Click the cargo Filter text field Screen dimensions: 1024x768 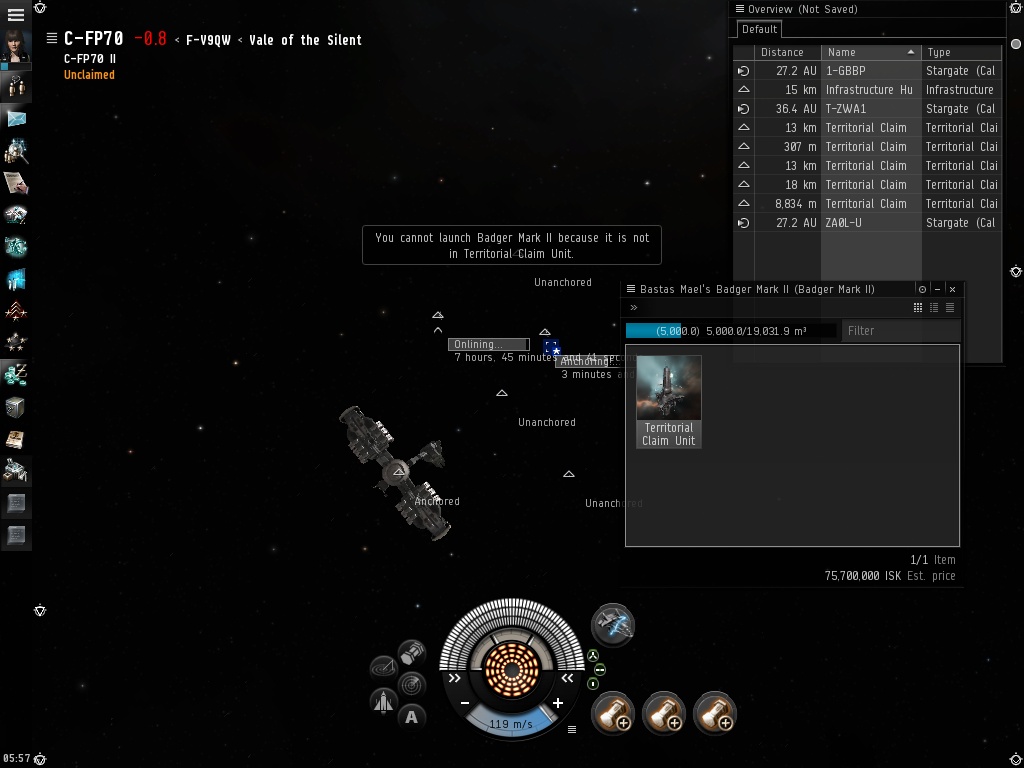pyautogui.click(x=900, y=330)
